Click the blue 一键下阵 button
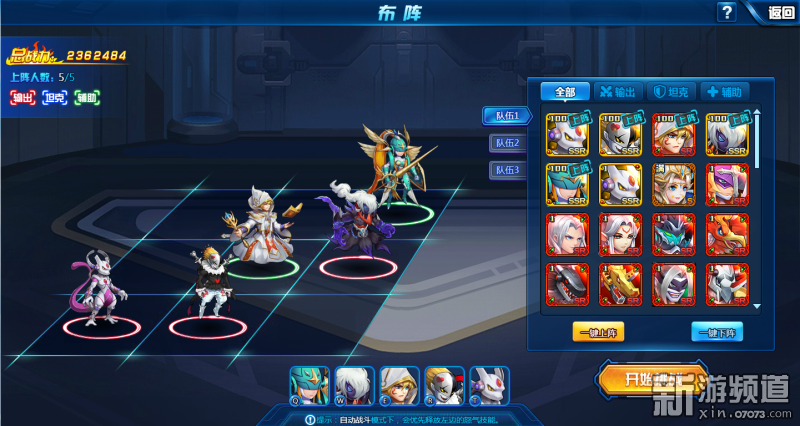The width and height of the screenshot is (800, 426). coord(717,332)
